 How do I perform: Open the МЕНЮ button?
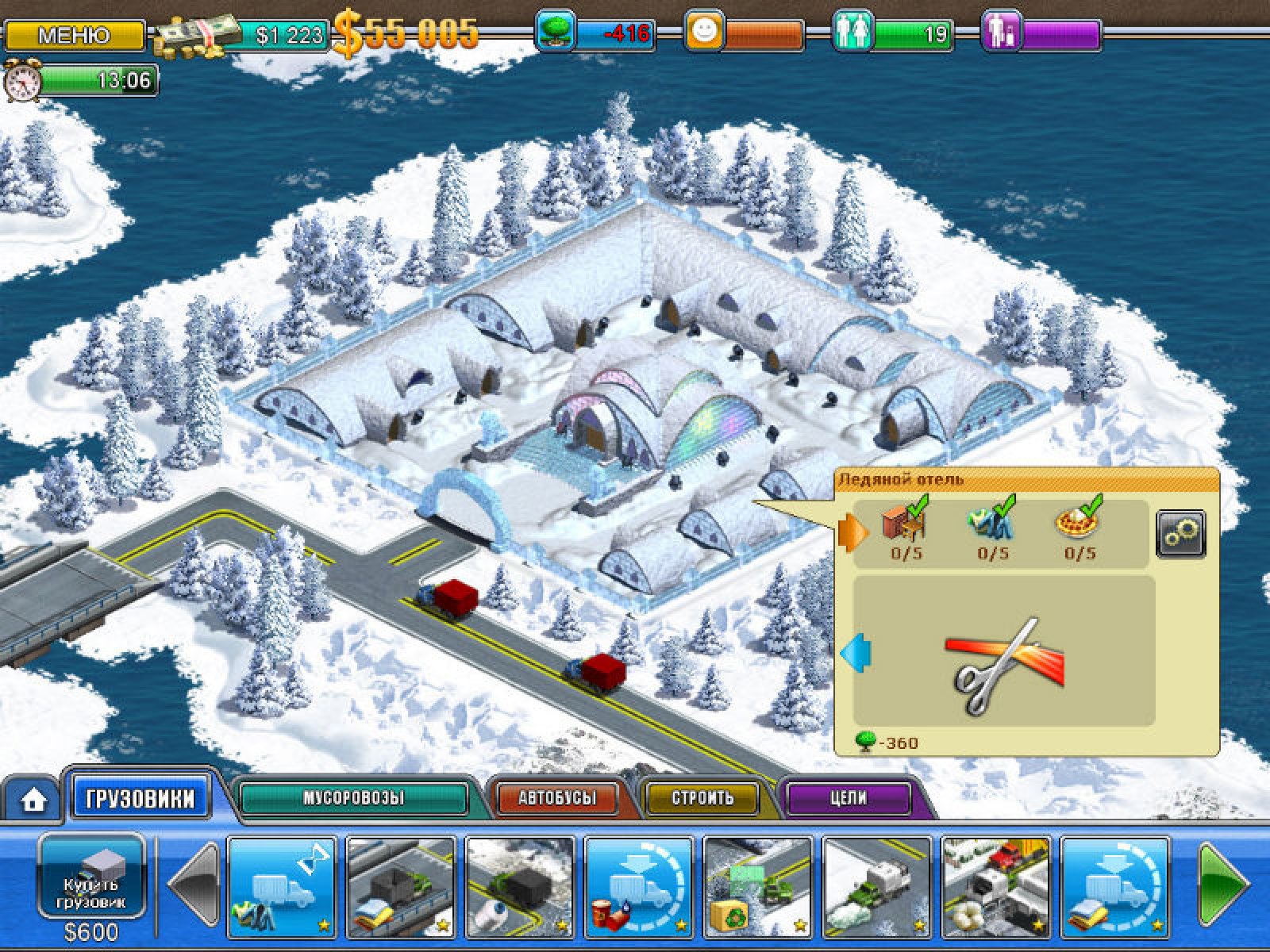74,36
